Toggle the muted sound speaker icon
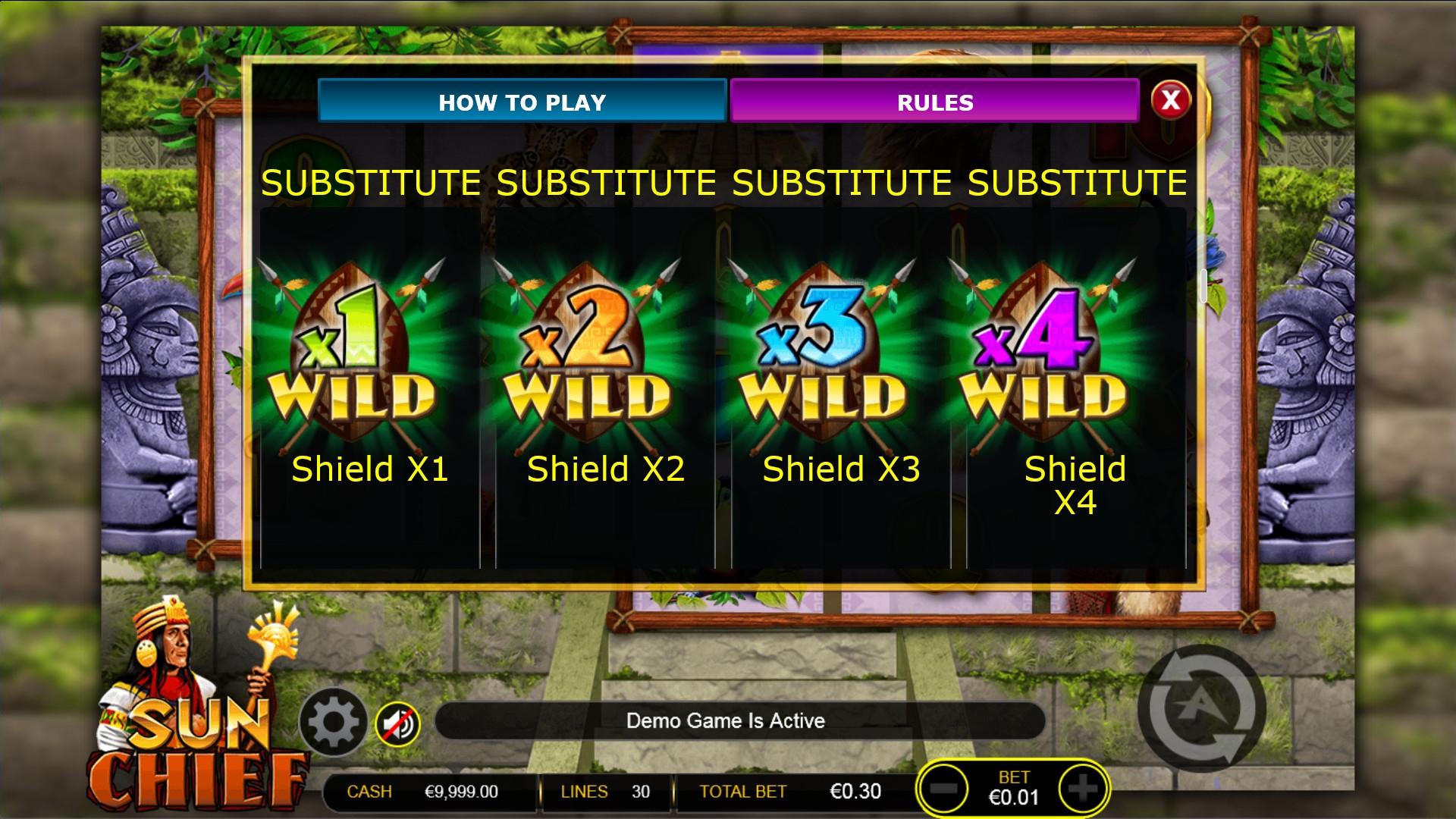The height and width of the screenshot is (819, 1456). (397, 724)
